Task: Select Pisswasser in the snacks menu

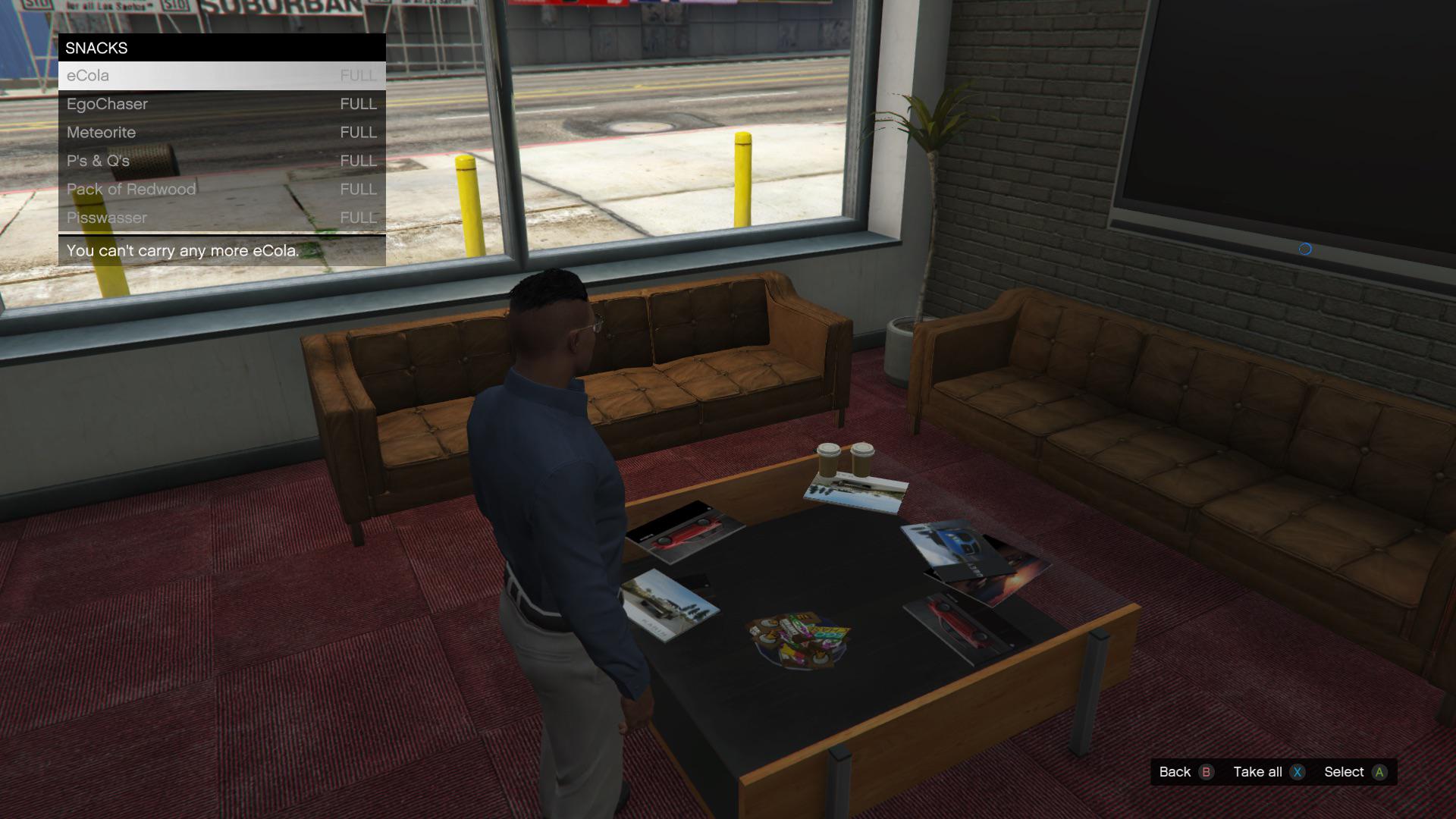Action: tap(106, 218)
